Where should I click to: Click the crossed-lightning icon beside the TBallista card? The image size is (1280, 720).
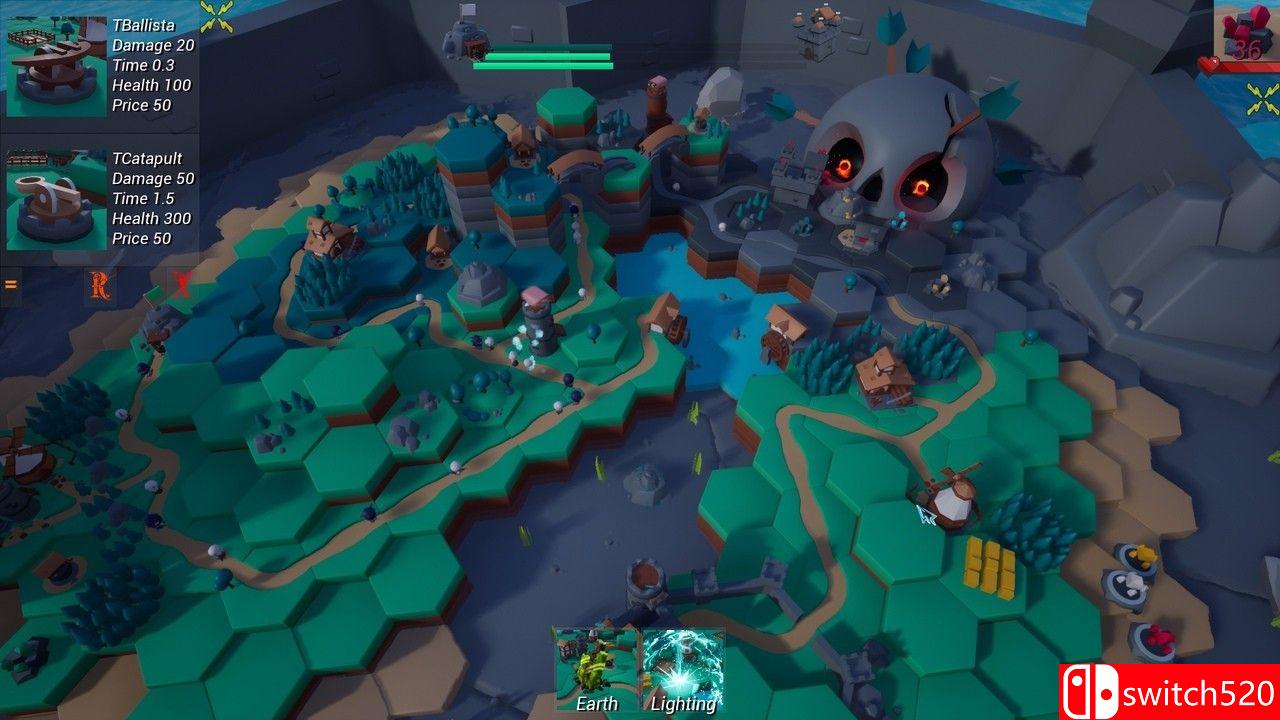(x=217, y=15)
